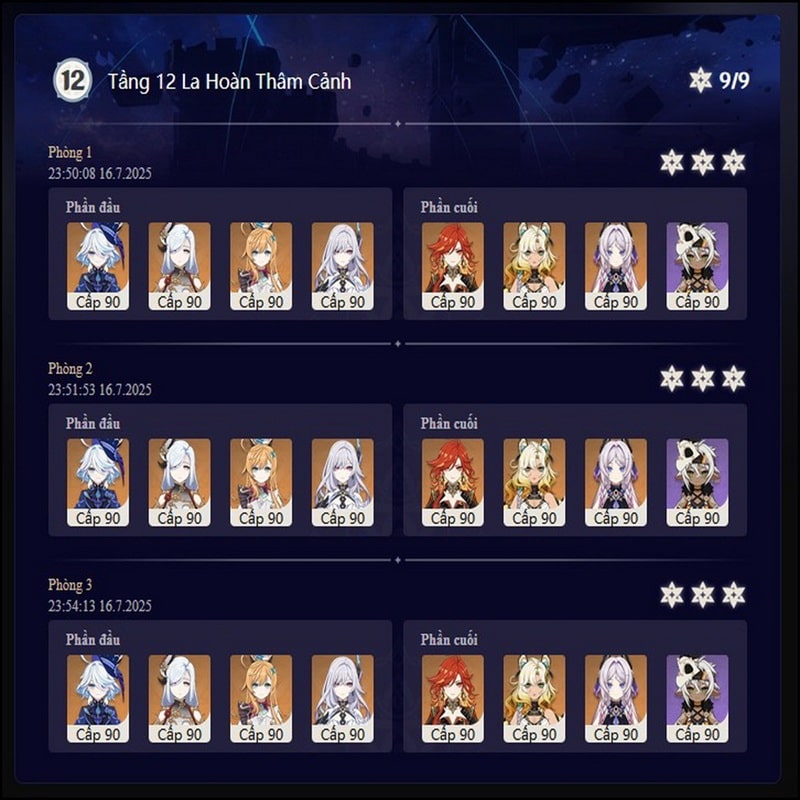
Task: Open Mavuika's portrait in Phòng 1
Action: pyautogui.click(x=452, y=257)
